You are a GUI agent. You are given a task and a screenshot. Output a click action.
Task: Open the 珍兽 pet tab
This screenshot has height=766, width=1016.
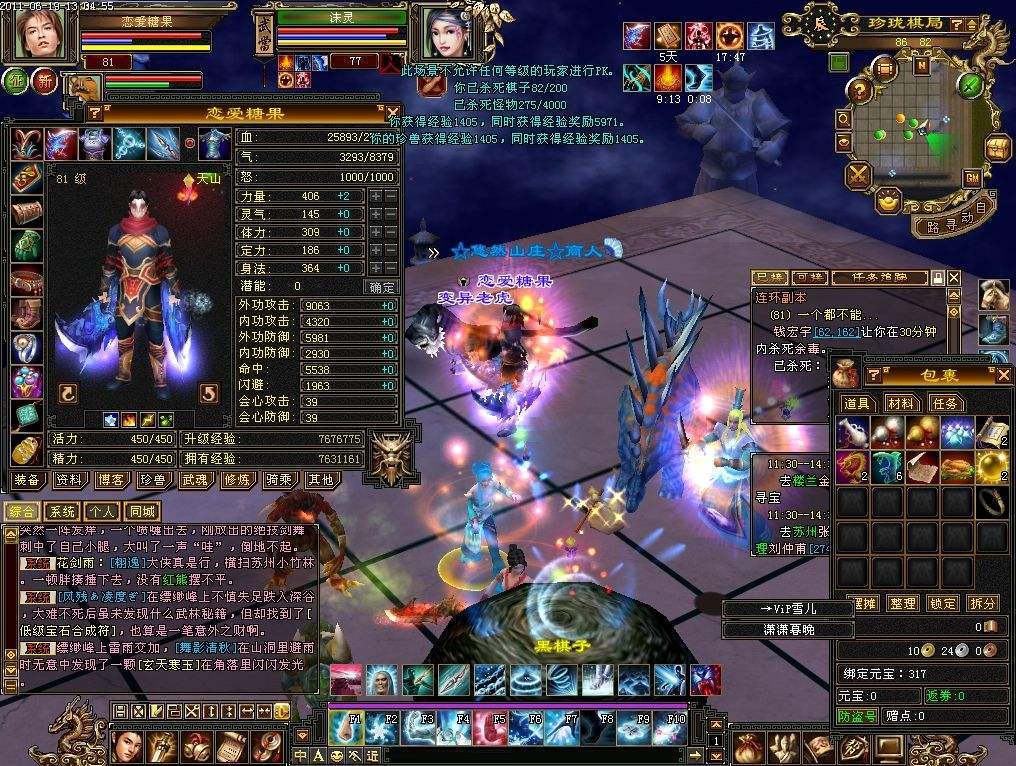point(152,480)
